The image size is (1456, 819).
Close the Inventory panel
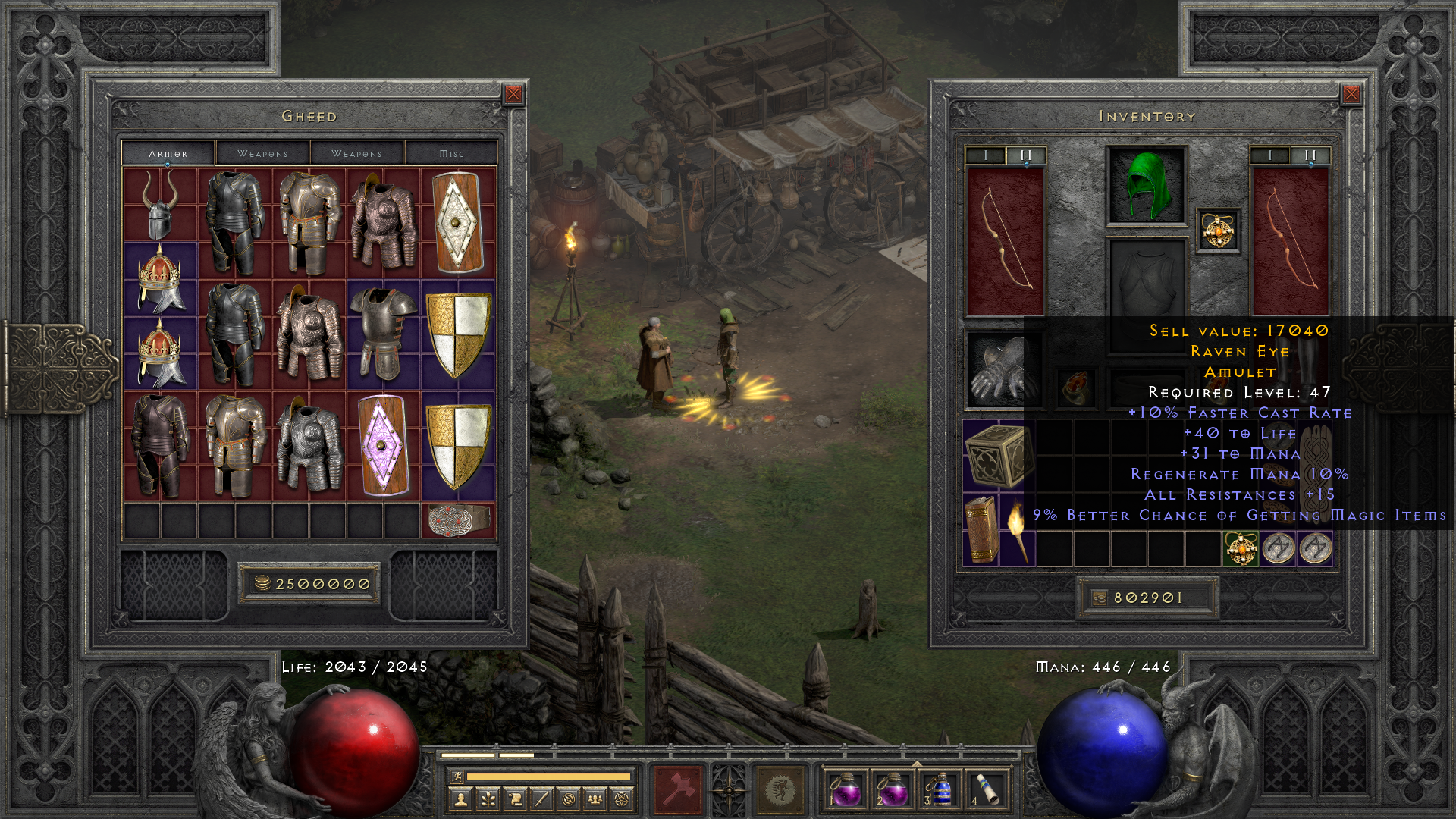click(1351, 94)
